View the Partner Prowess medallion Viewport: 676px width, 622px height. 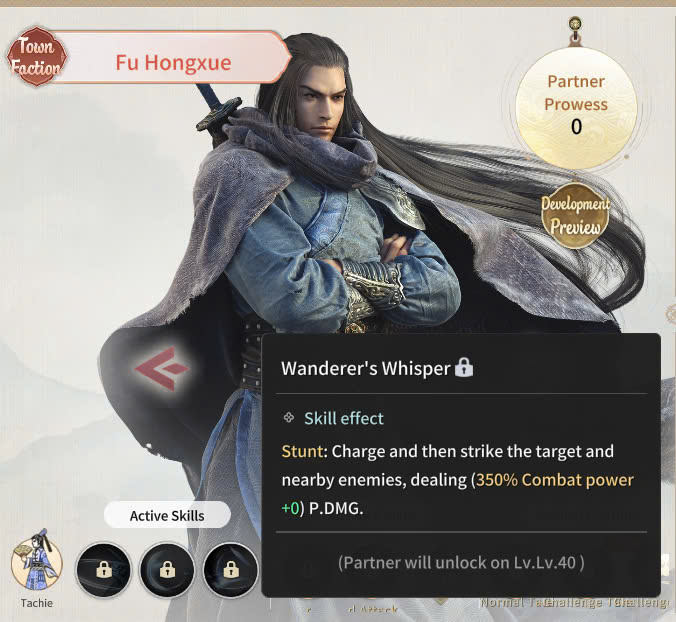pyautogui.click(x=576, y=105)
